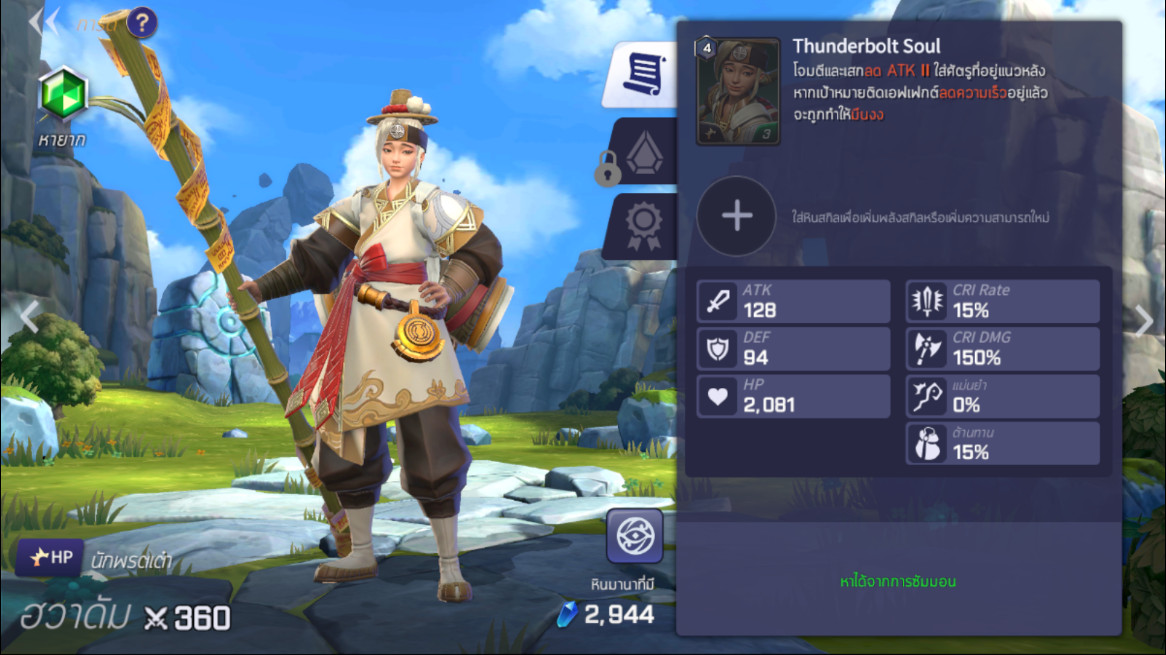Add a skill stone with the plus slot
The image size is (1166, 655).
[x=736, y=216]
